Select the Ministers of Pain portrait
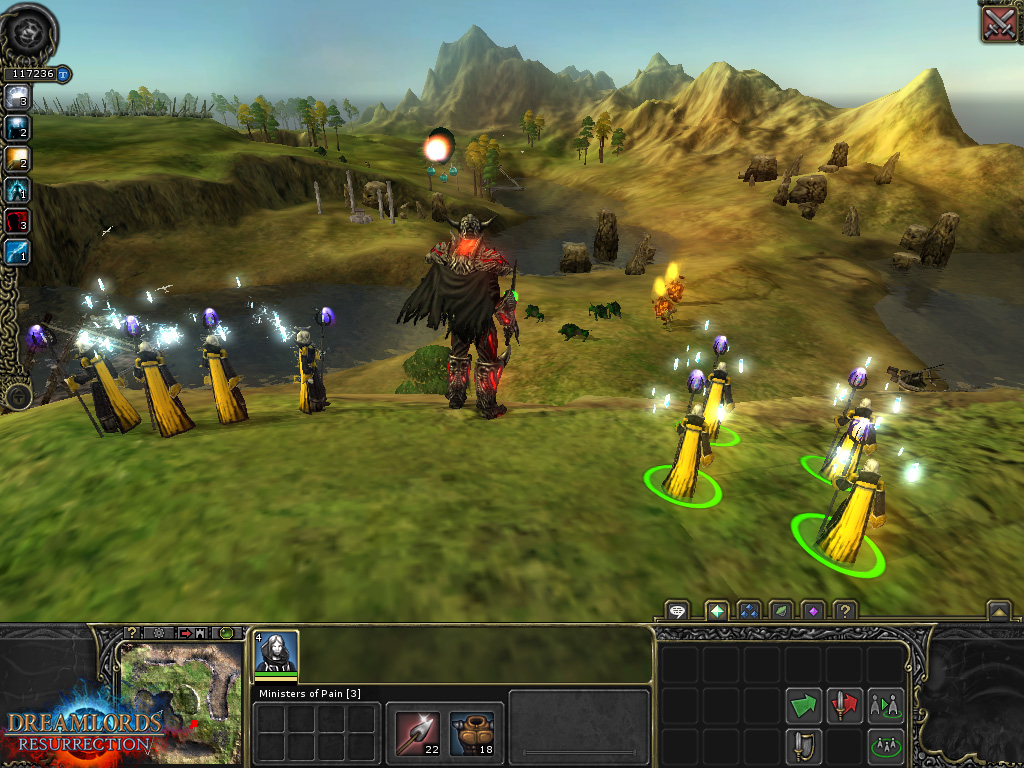1024x768 pixels. point(276,654)
